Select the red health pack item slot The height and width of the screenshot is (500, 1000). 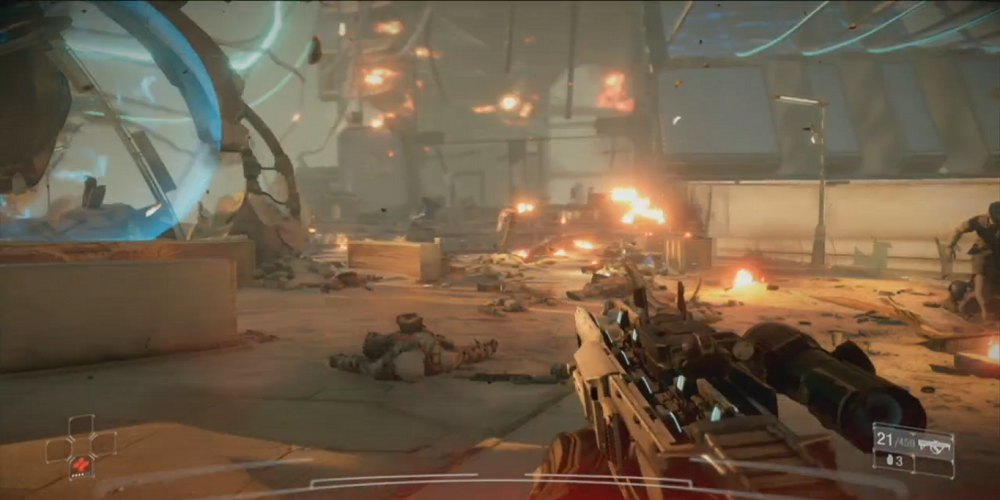pyautogui.click(x=81, y=464)
